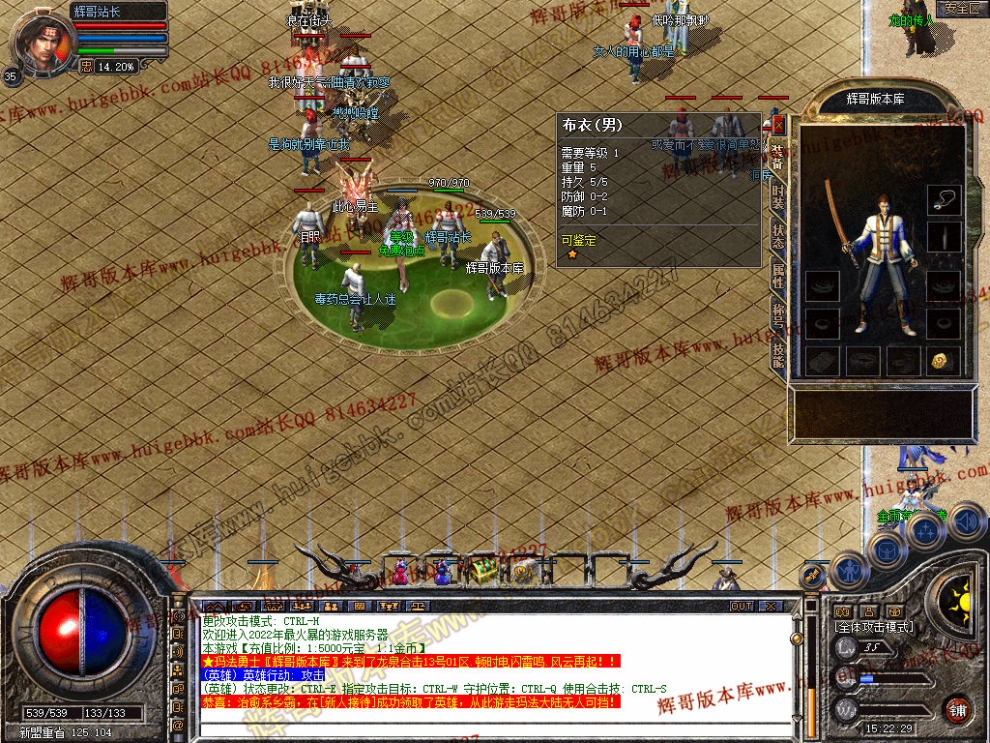Toggle the 全体攻击模式 attack mode label
The height and width of the screenshot is (743, 990).
click(x=873, y=627)
